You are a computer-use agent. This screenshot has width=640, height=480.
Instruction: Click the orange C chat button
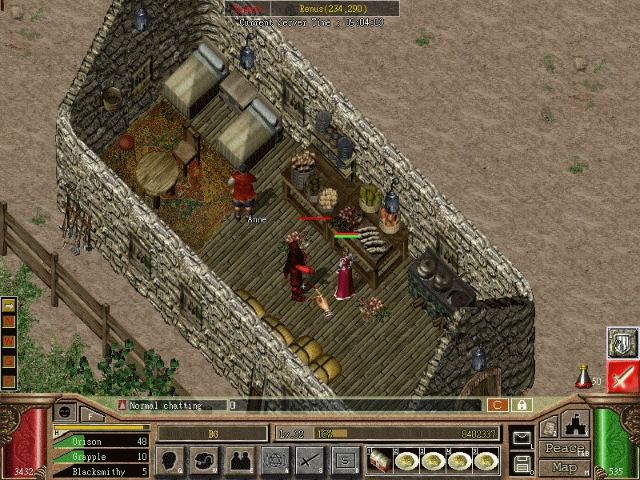497,405
